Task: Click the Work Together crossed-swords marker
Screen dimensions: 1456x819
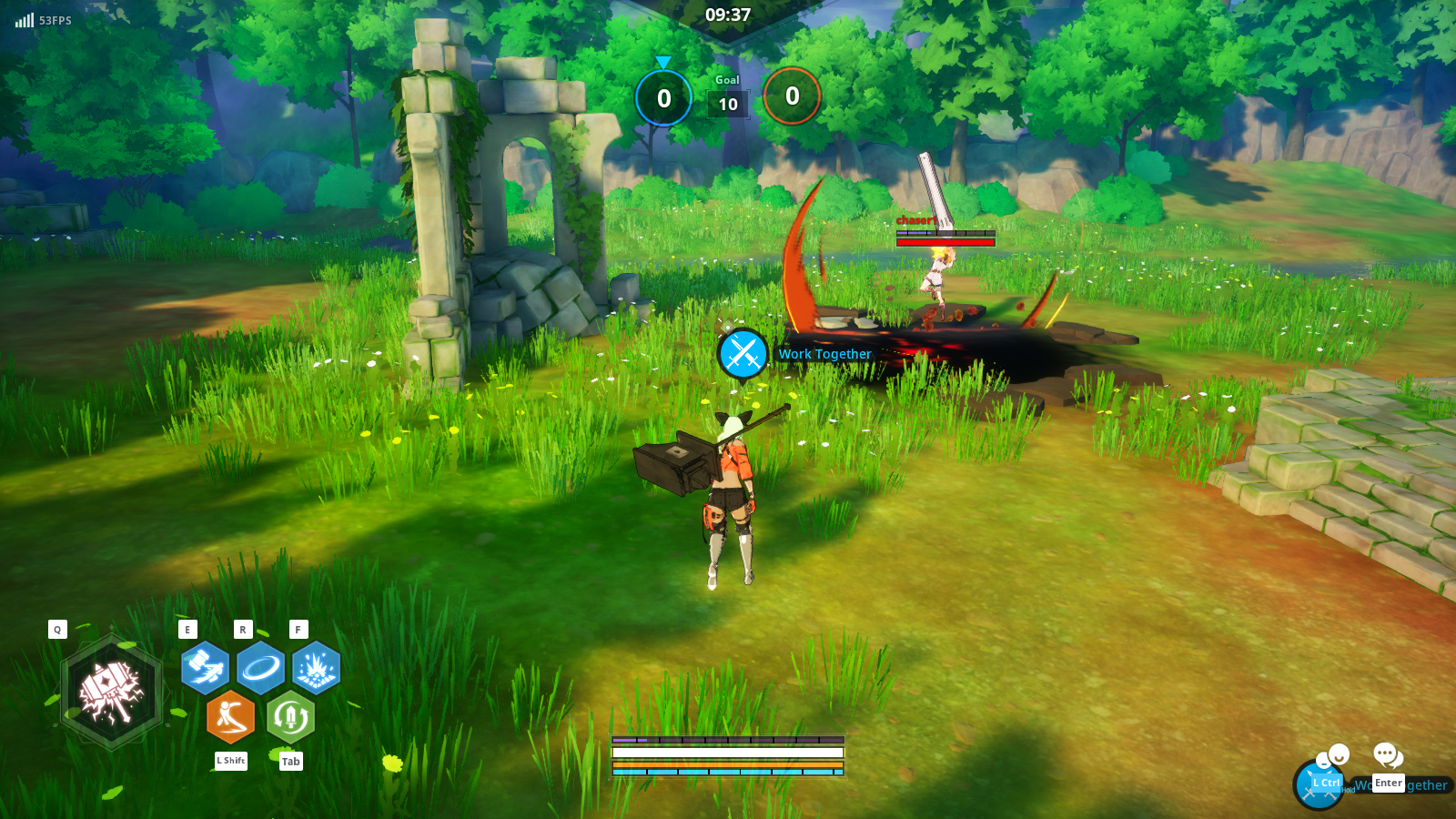Action: (743, 354)
